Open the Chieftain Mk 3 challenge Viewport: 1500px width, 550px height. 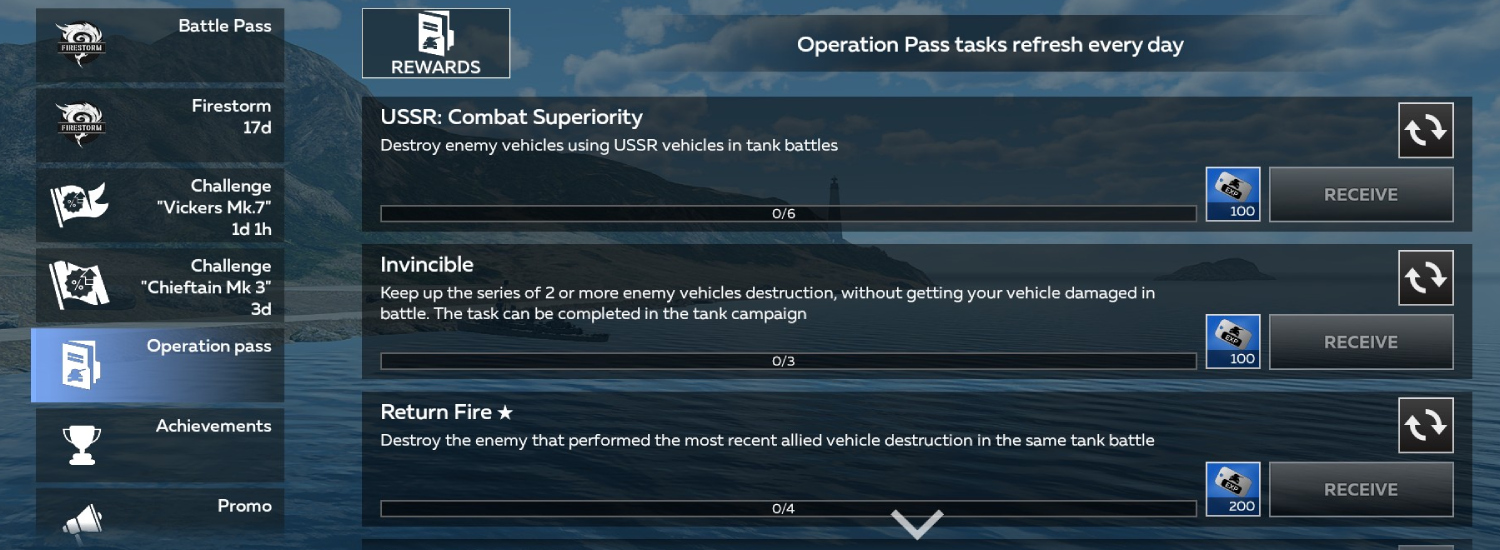tap(160, 285)
